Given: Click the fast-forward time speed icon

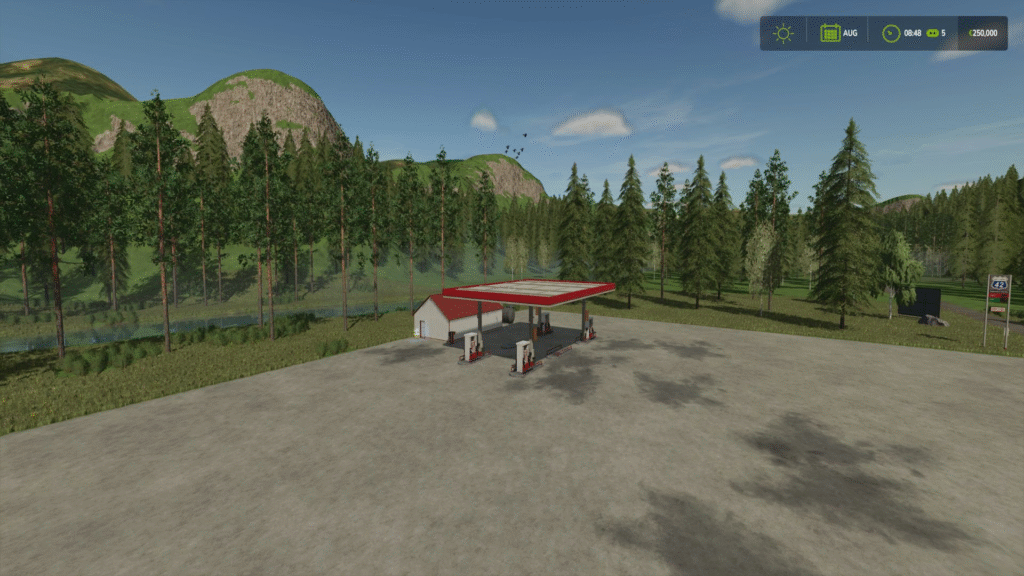Looking at the screenshot, I should [x=931, y=33].
